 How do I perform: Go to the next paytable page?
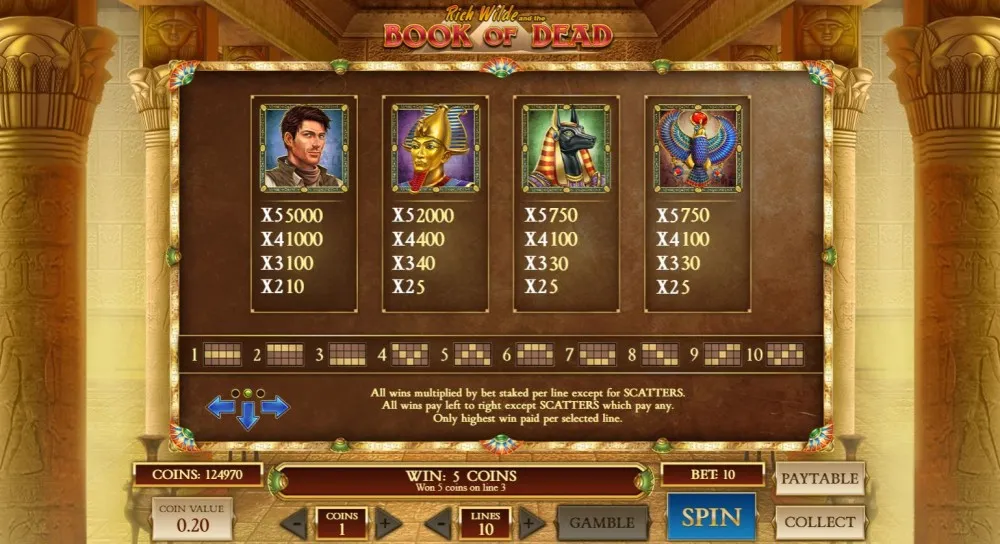(275, 406)
